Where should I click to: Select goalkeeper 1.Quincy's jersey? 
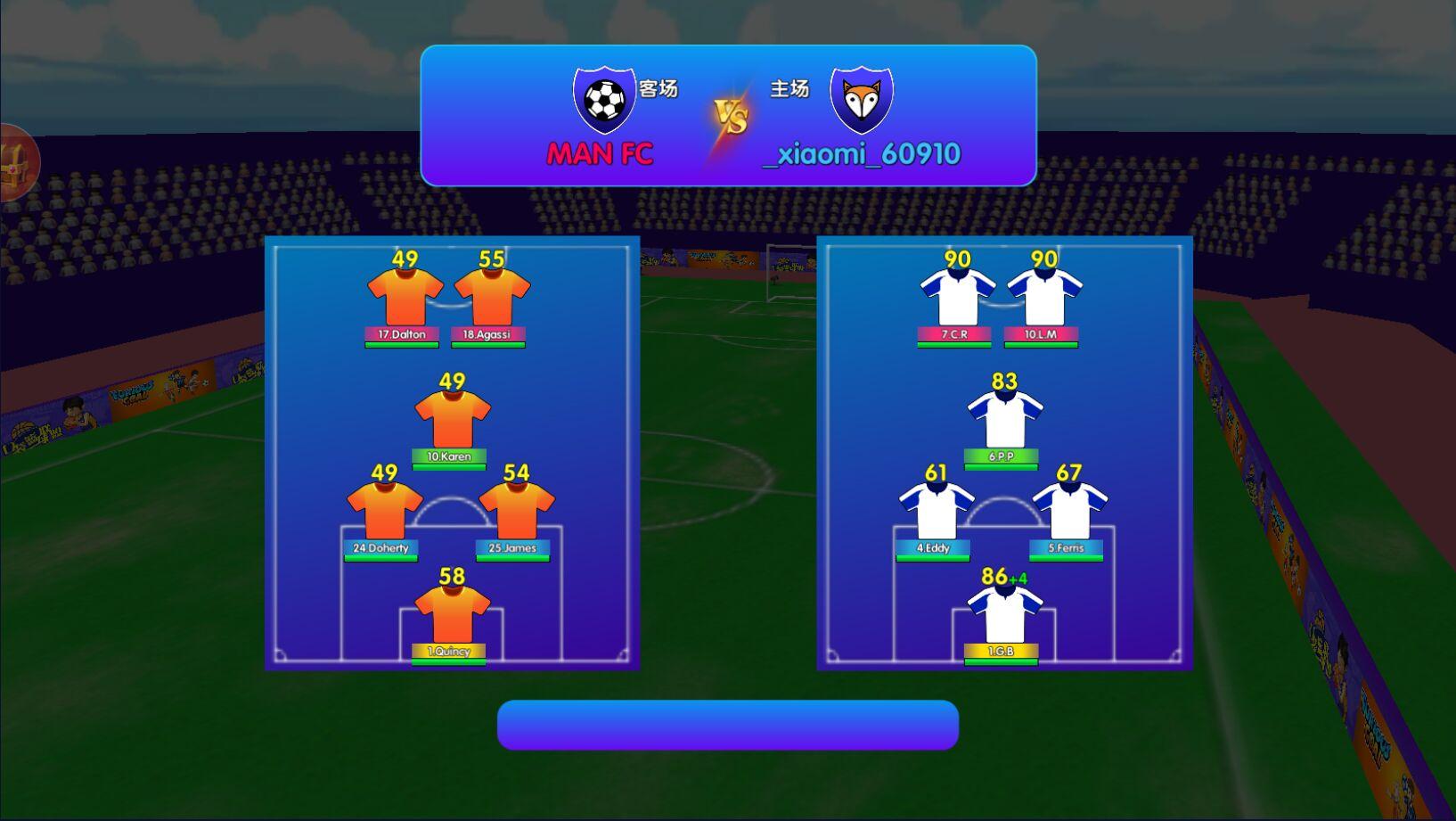click(452, 614)
